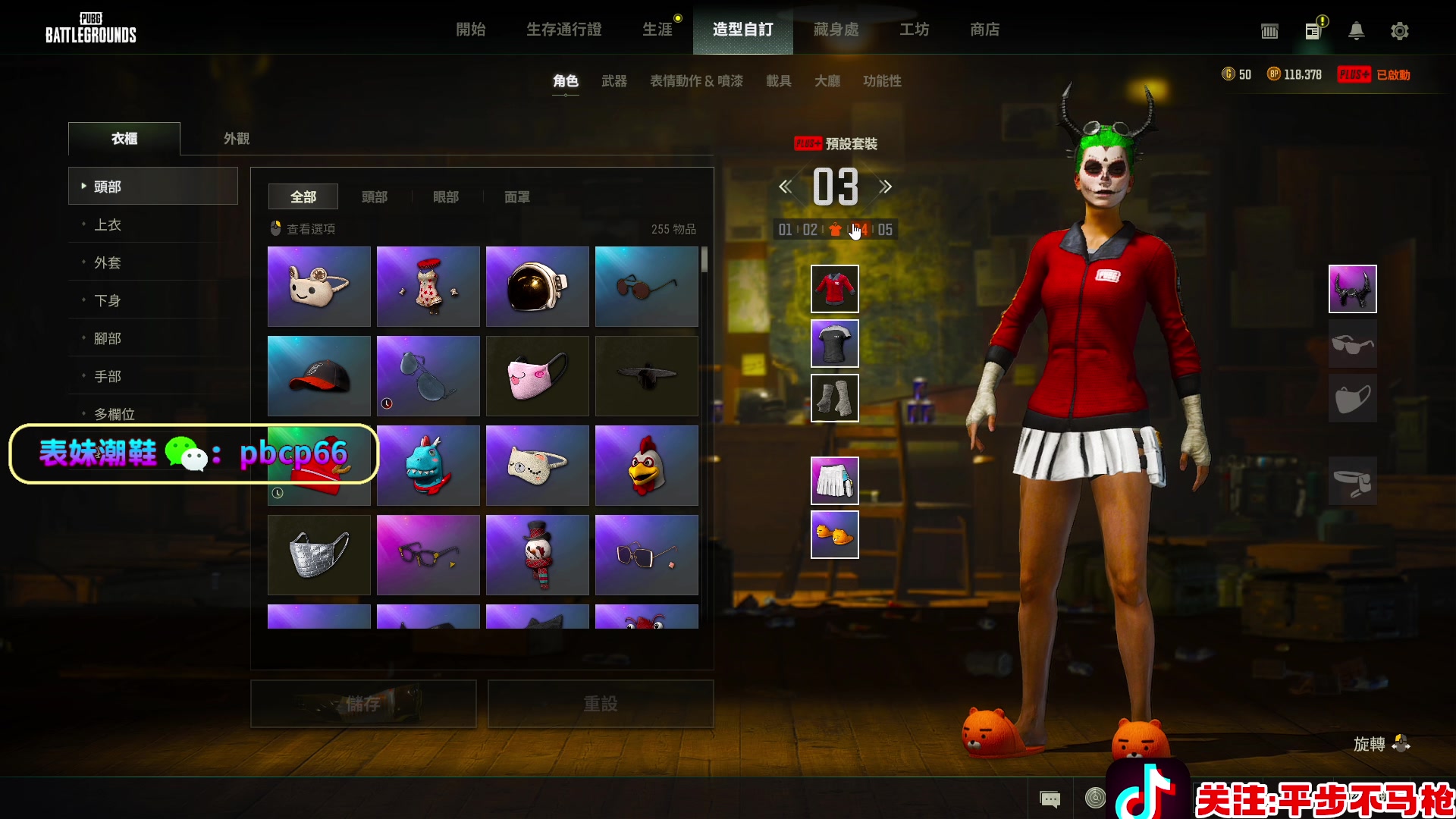Select the equipped horned headgear slot
1456x819 pixels.
point(1352,289)
